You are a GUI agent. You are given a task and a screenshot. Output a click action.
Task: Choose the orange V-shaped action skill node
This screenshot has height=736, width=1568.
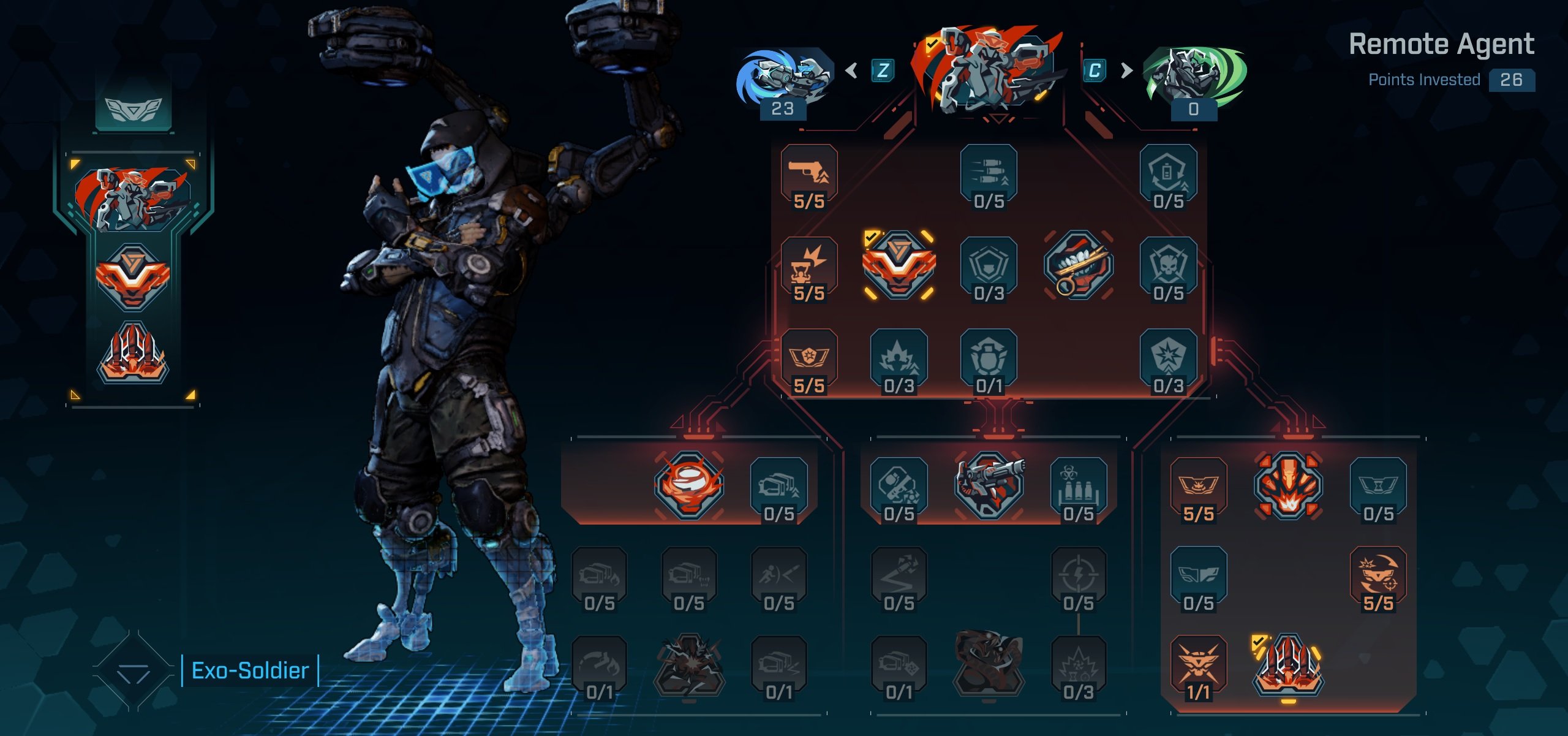click(x=899, y=265)
